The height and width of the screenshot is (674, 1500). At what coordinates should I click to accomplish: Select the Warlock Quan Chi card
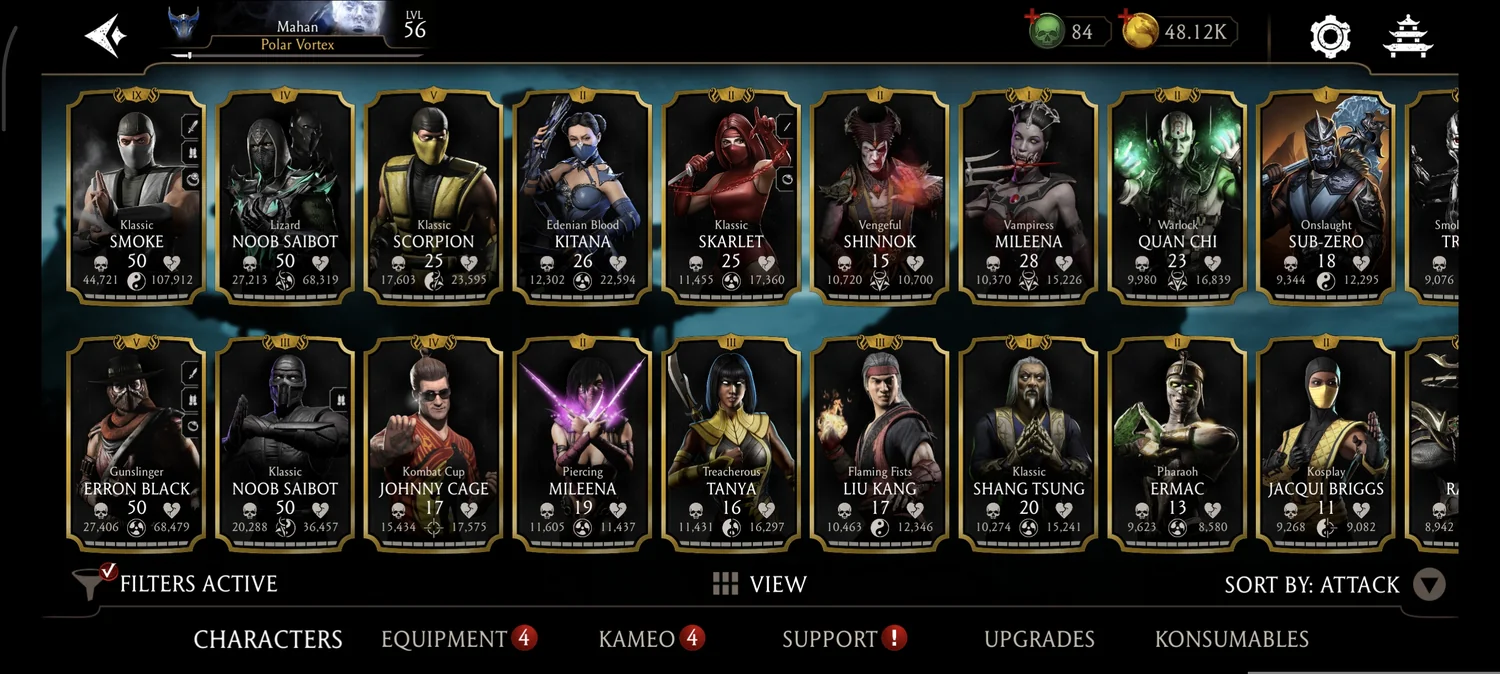click(x=1177, y=195)
